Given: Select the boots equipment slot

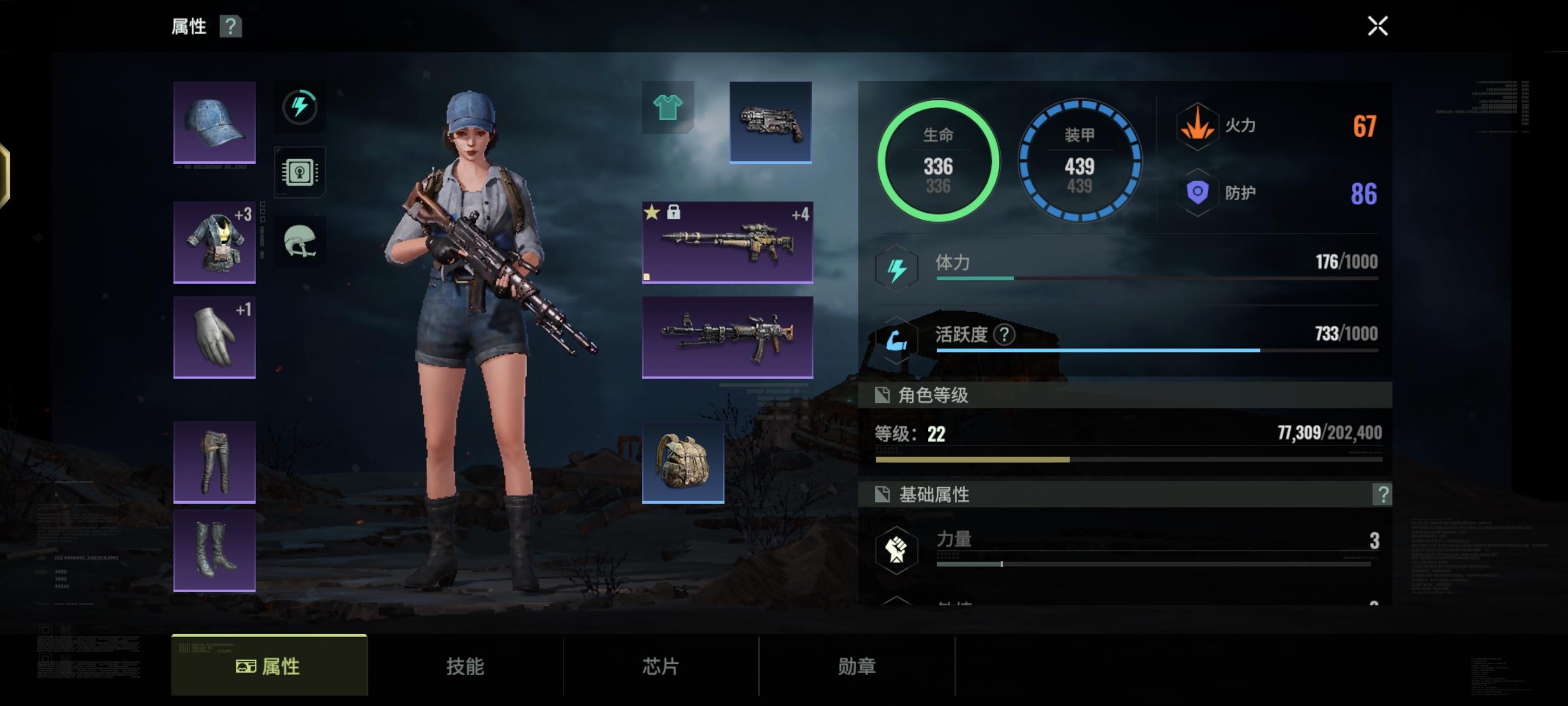Looking at the screenshot, I should (214, 551).
